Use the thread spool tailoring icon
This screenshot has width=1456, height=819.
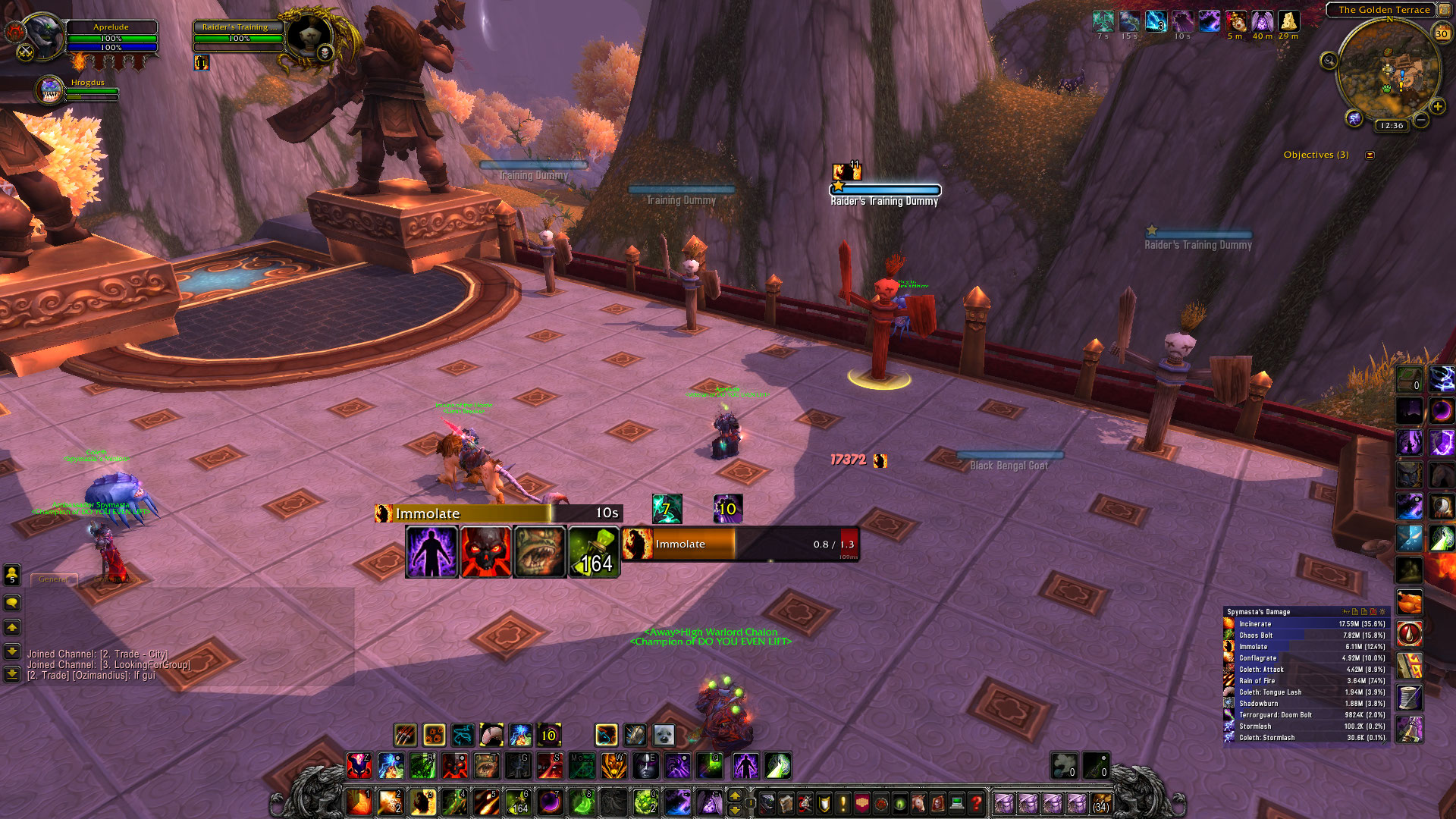[1410, 697]
